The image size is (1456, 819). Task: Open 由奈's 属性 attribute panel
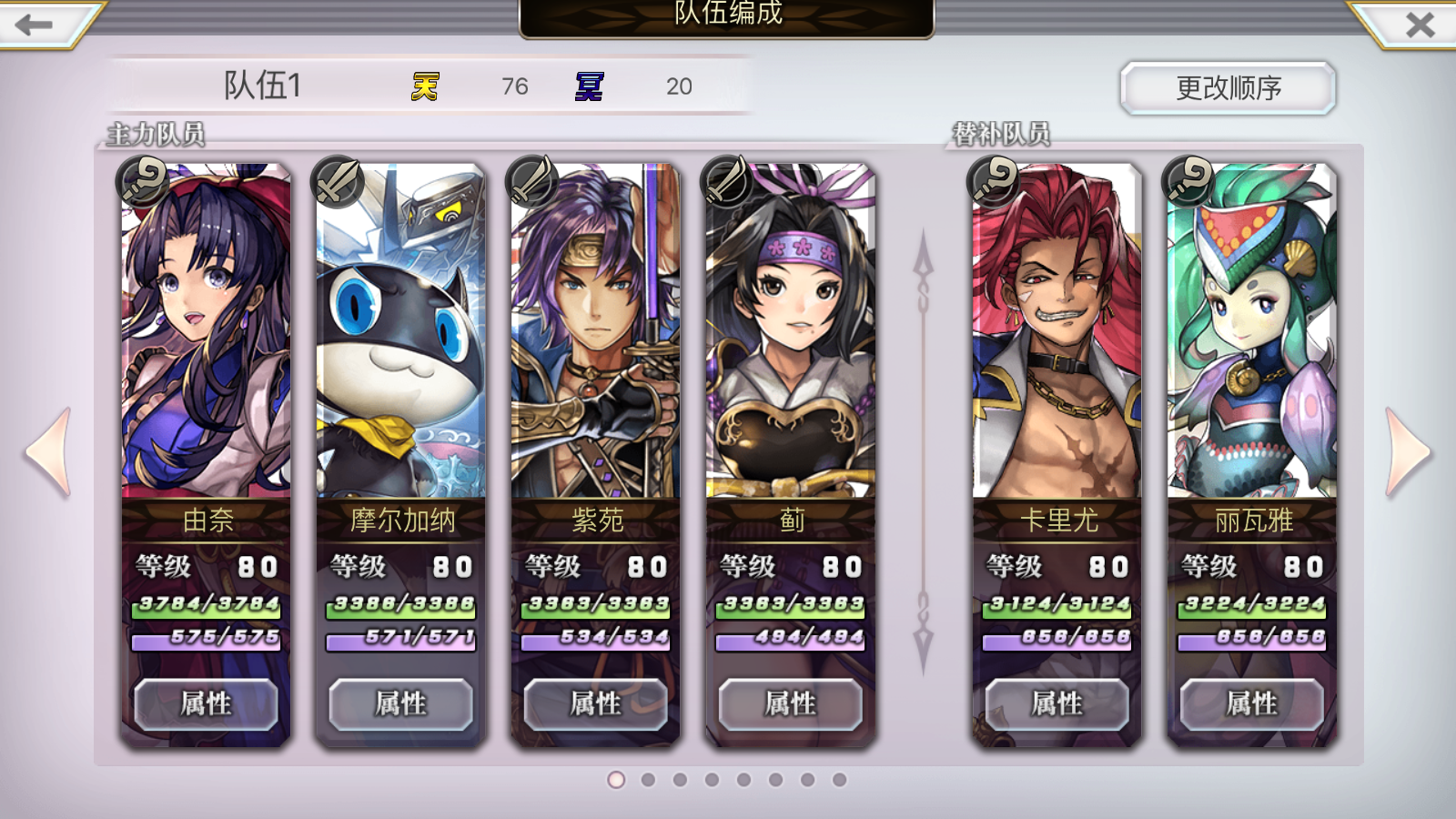[206, 703]
